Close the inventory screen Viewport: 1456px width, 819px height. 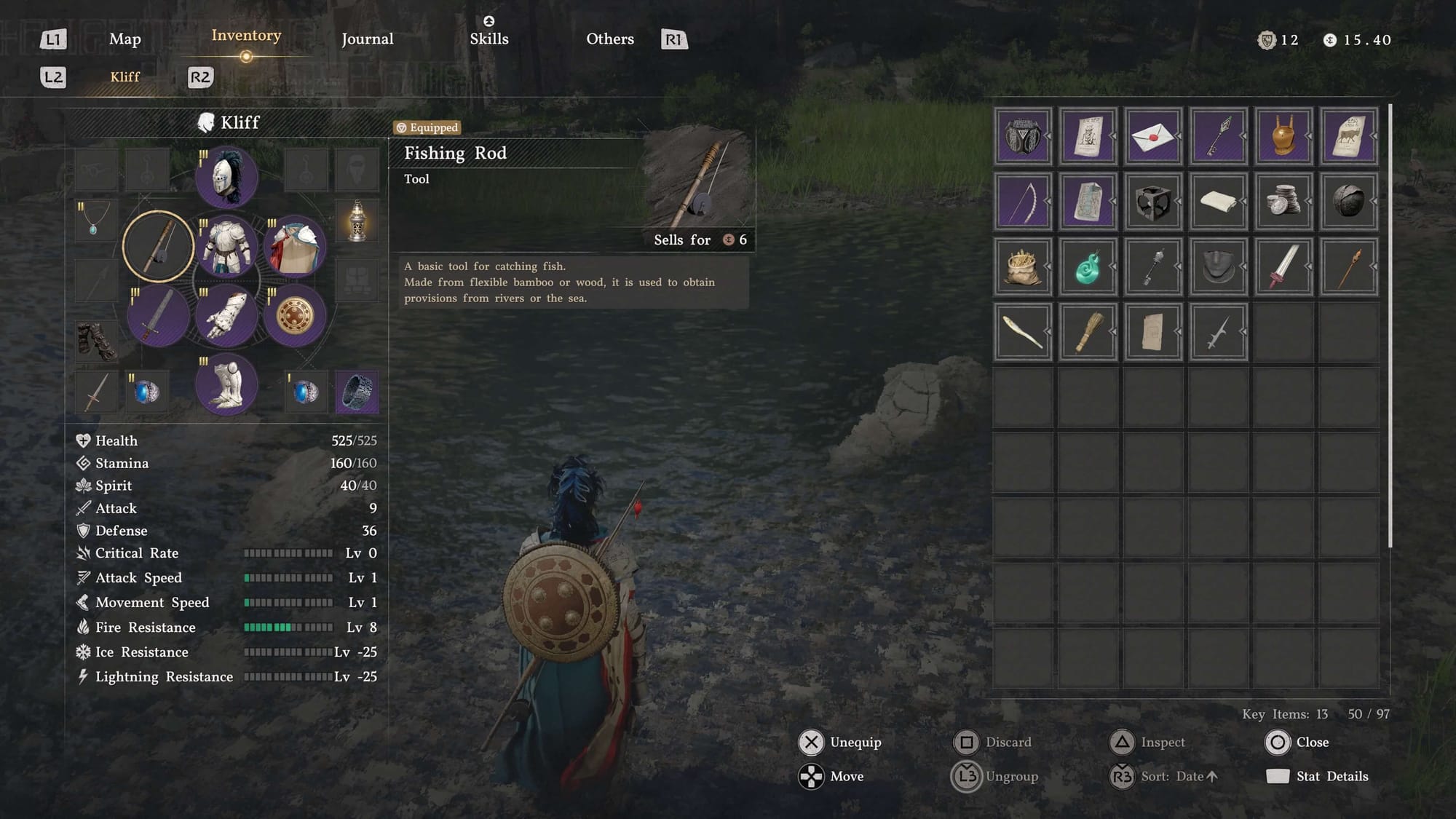[1297, 742]
